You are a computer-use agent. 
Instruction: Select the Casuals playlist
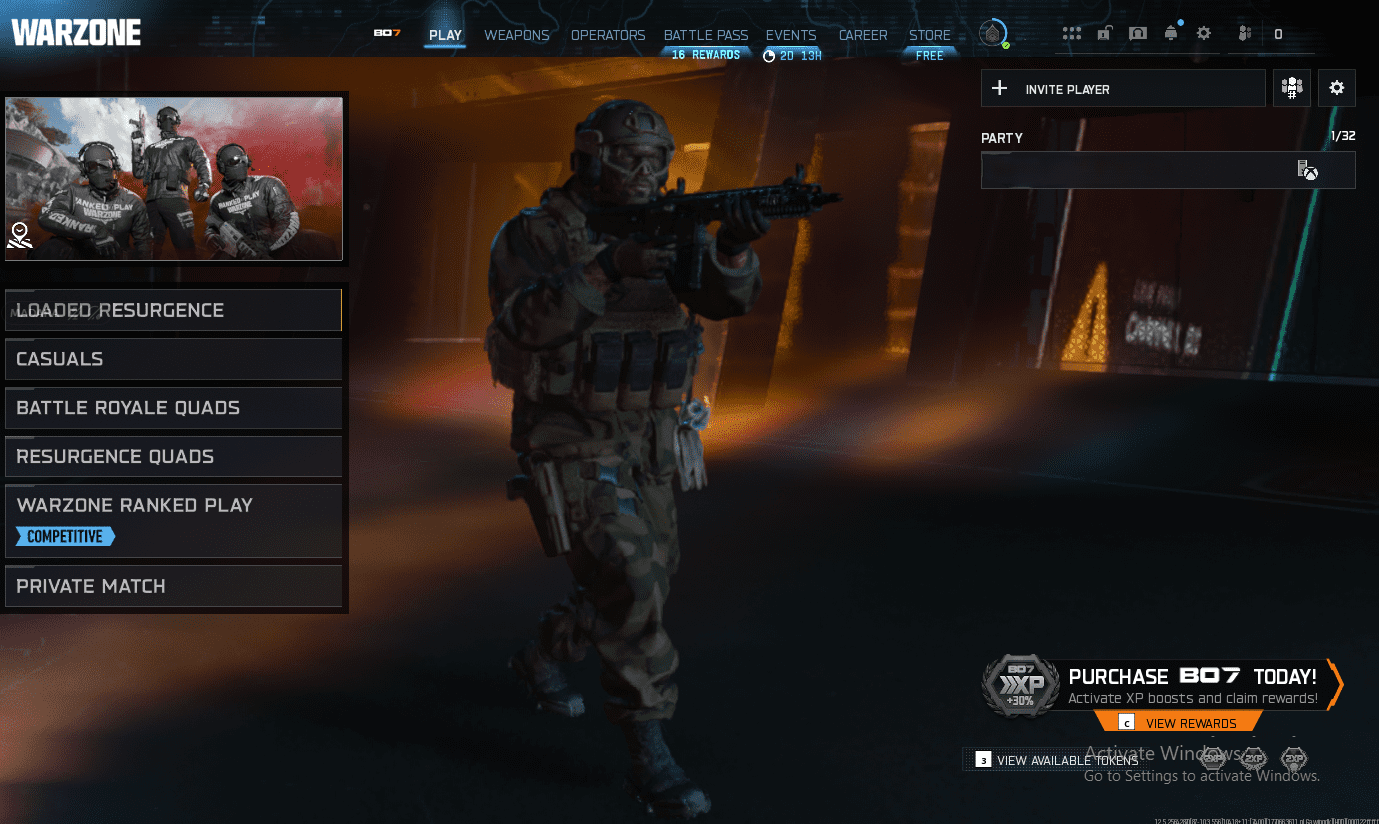(x=173, y=359)
